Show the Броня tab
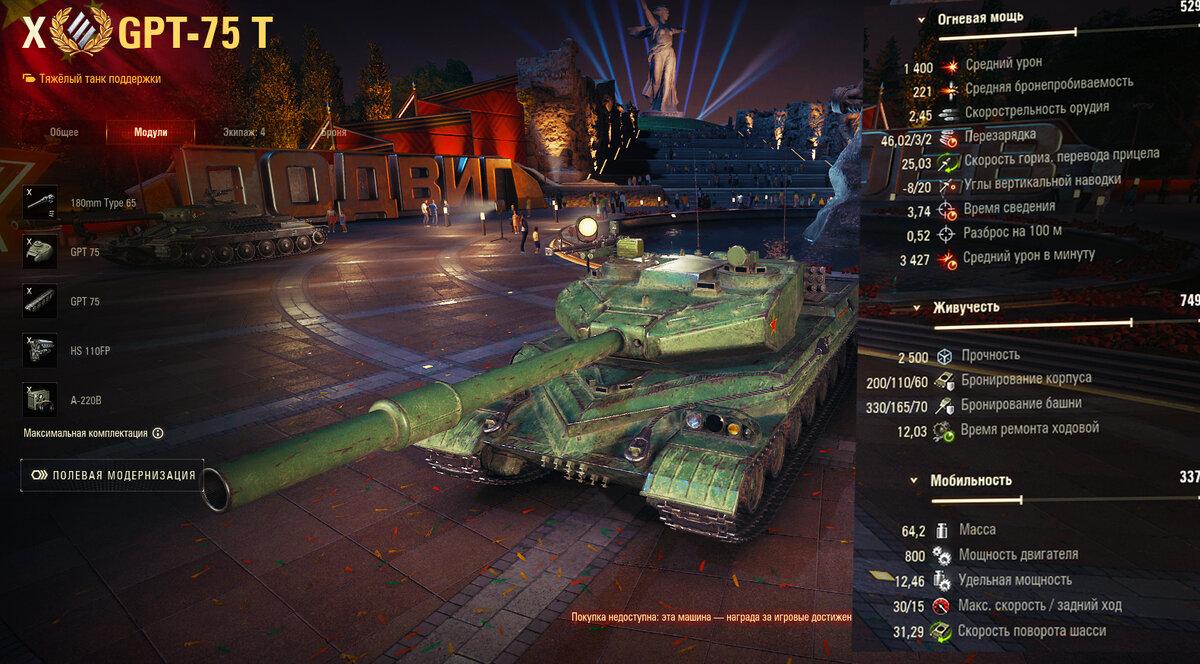The image size is (1200, 664). [333, 132]
